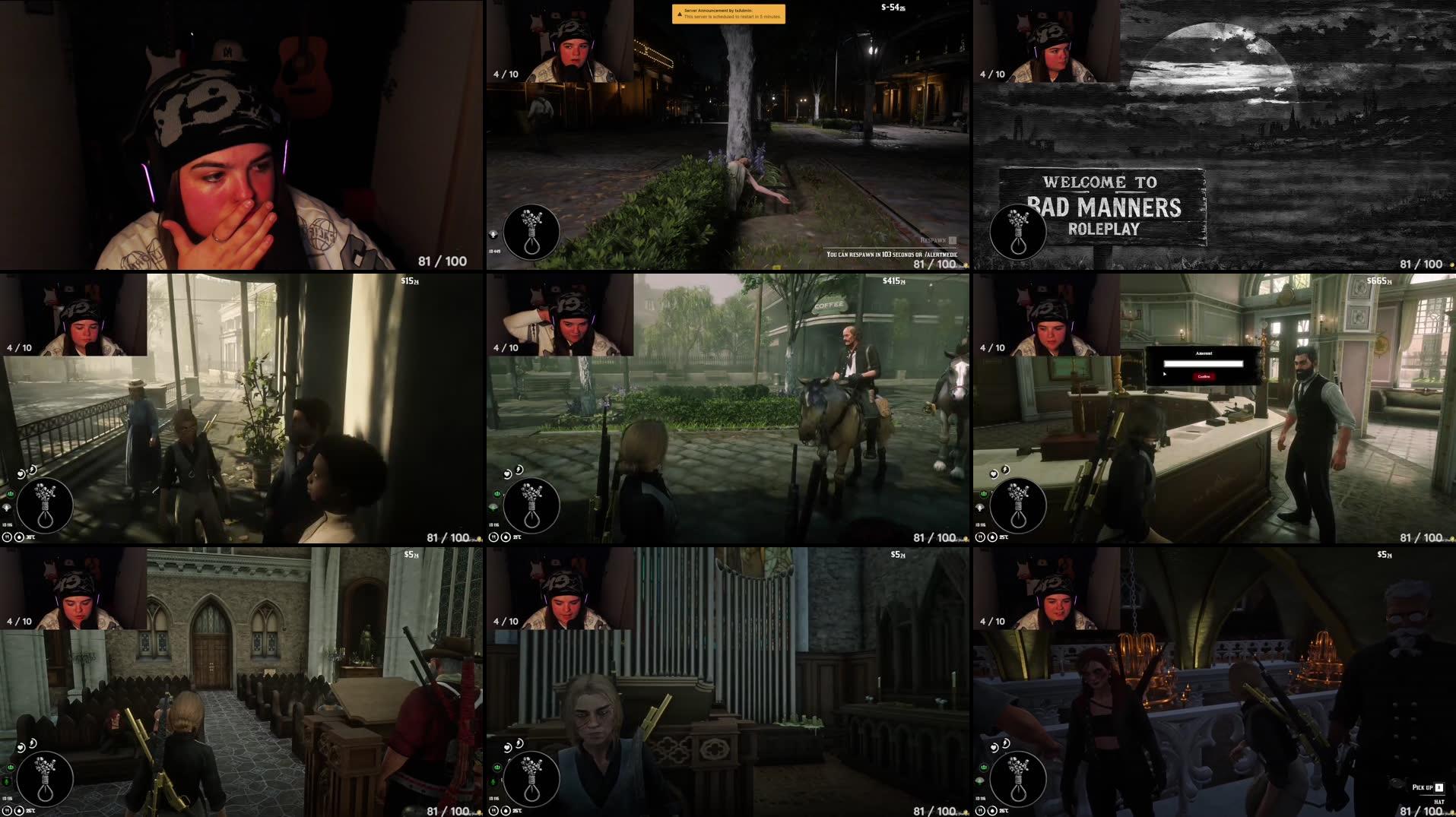This screenshot has height=817, width=1456.
Task: Click the 81/100 health progress counter
Action: (441, 262)
